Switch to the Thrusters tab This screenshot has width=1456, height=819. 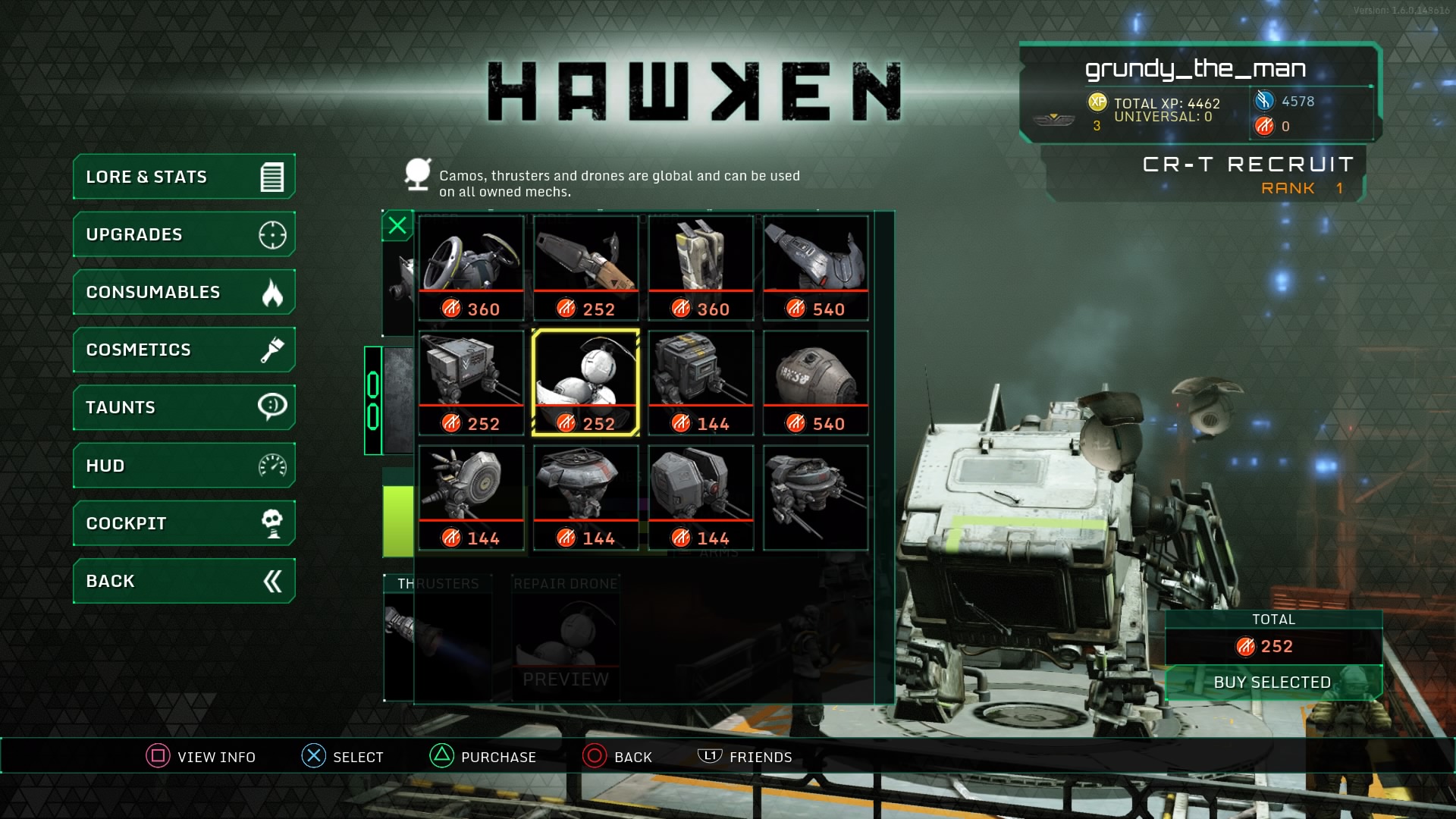click(437, 637)
